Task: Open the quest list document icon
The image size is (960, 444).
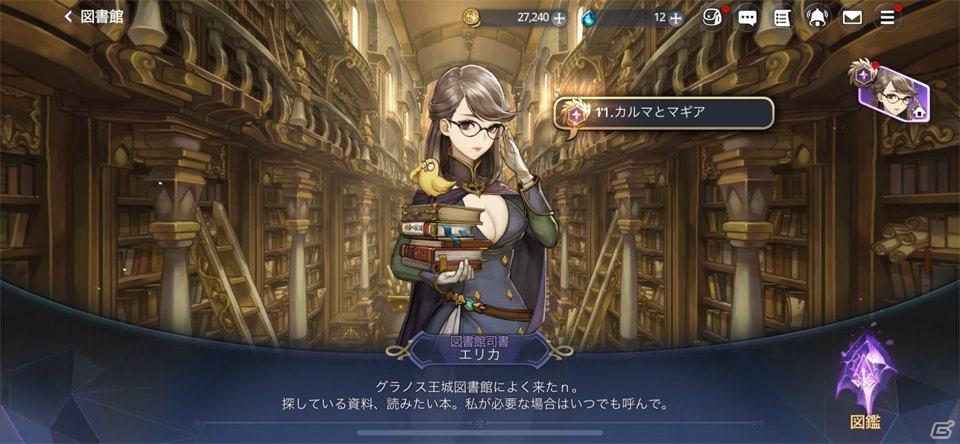Action: pos(783,17)
